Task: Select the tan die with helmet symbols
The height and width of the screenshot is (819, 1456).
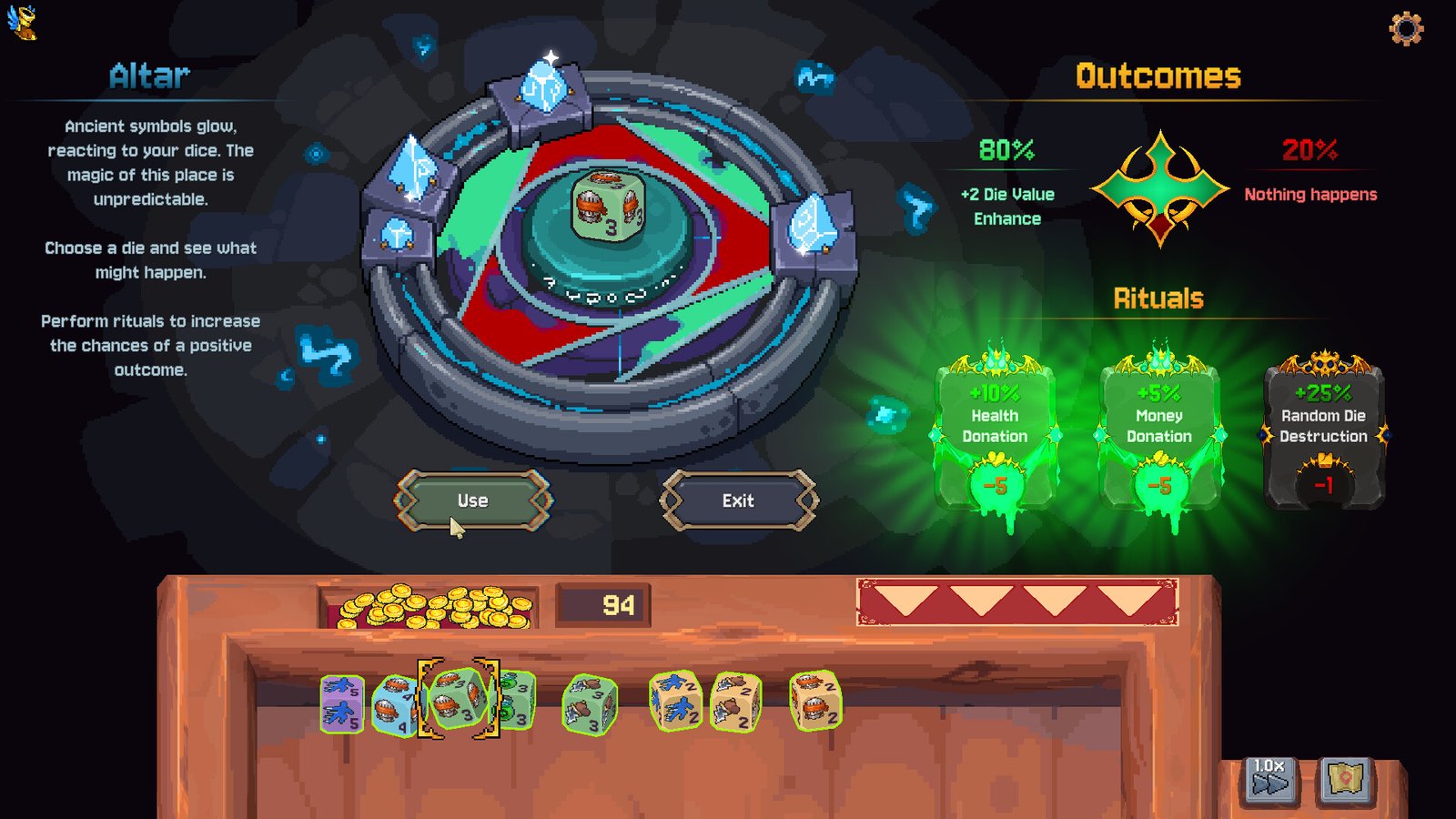Action: (x=814, y=701)
